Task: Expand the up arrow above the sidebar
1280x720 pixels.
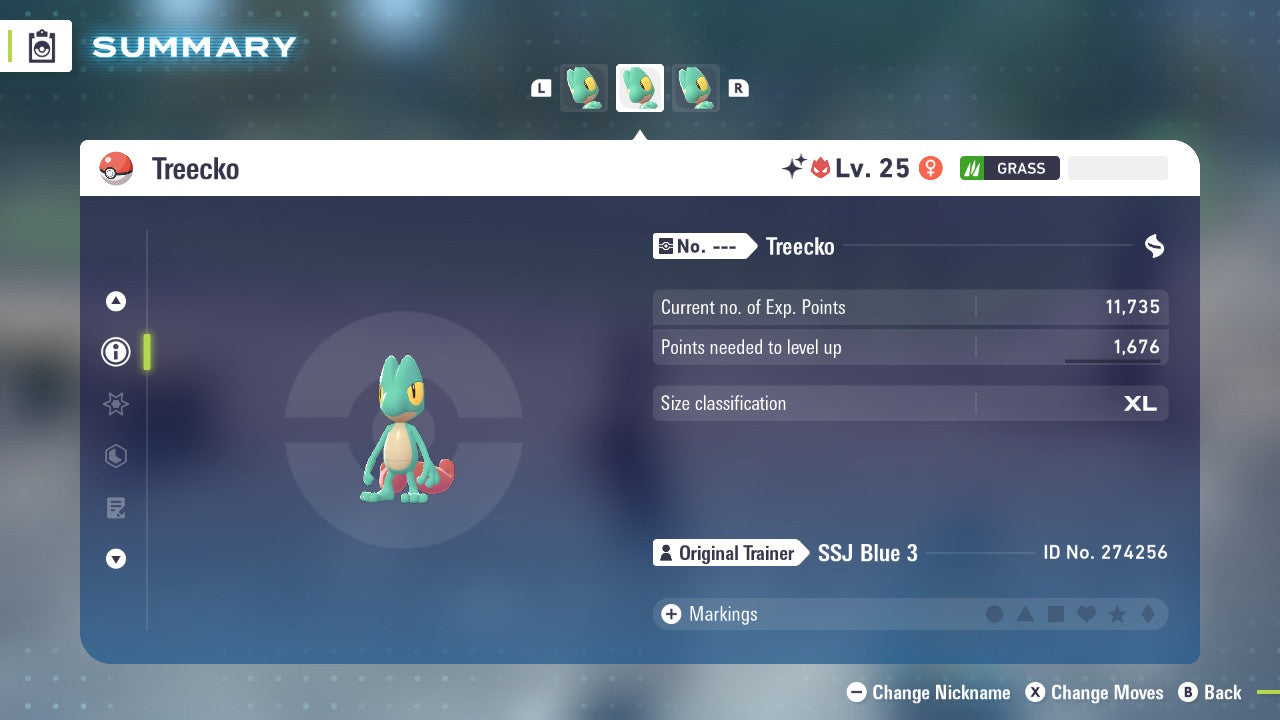Action: click(x=116, y=301)
